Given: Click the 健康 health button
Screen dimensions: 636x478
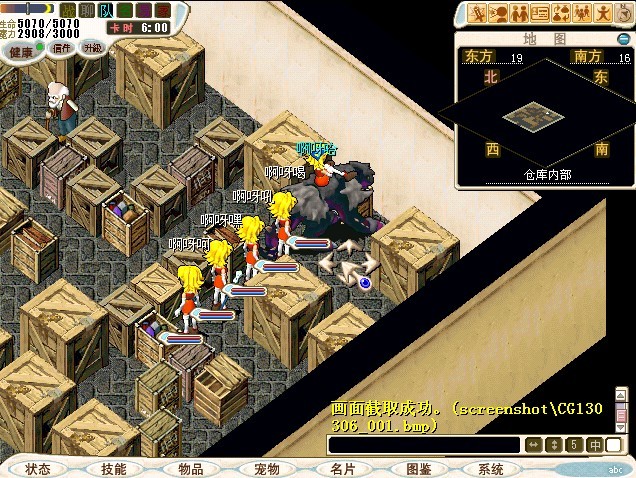Looking at the screenshot, I should [21, 50].
